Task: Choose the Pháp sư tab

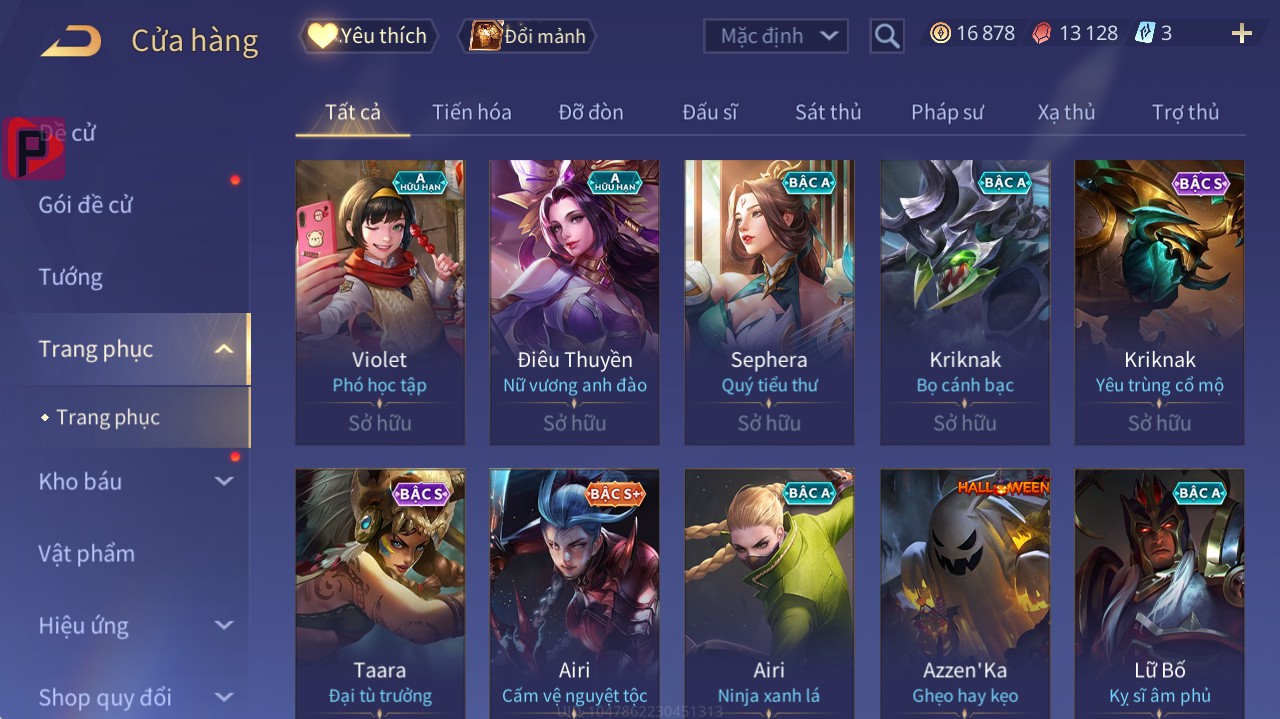Action: [x=947, y=112]
